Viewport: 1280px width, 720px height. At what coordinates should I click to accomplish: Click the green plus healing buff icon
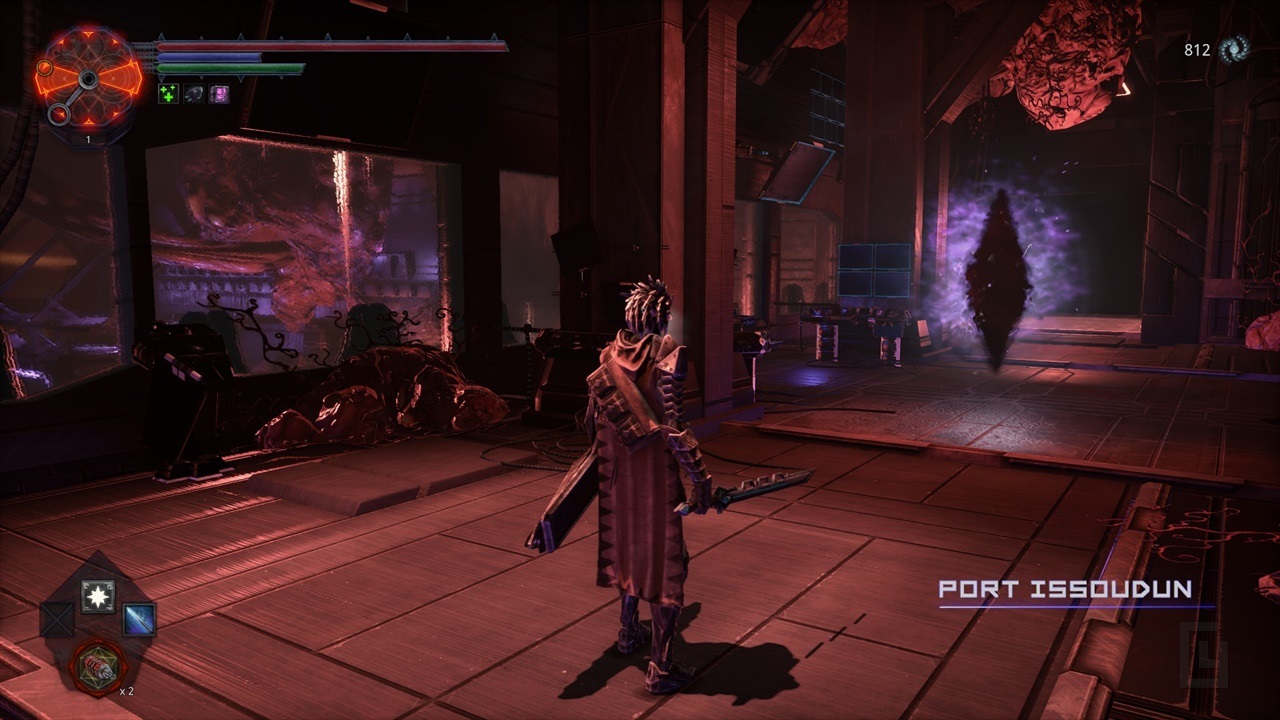[169, 94]
